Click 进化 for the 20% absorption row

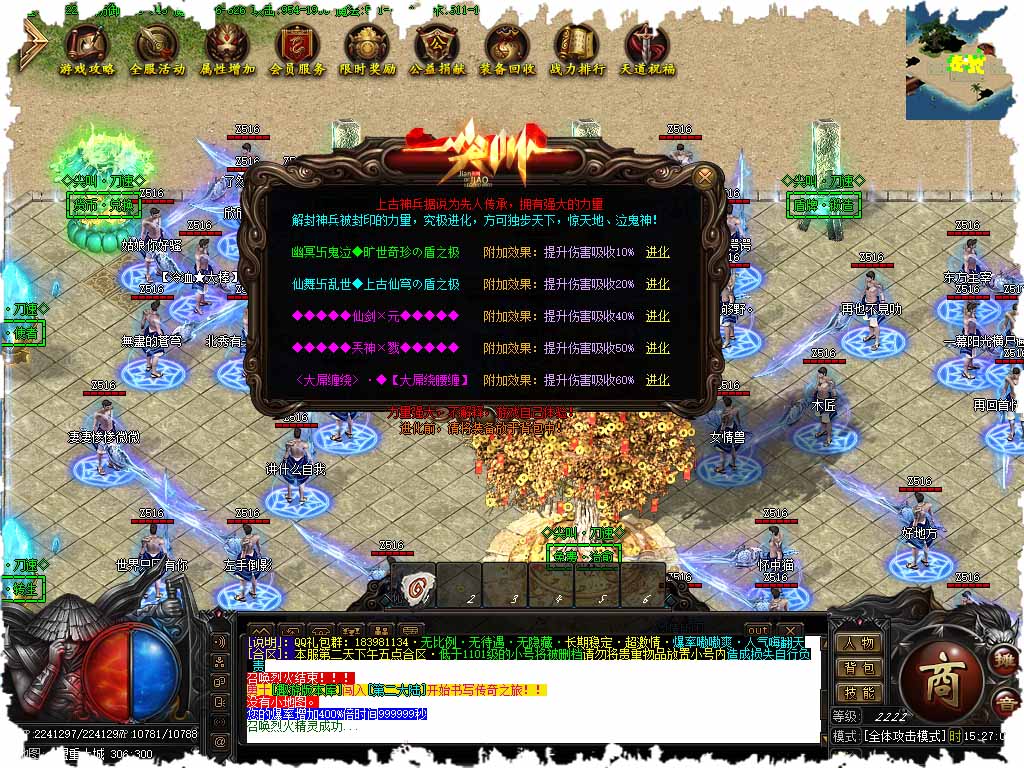click(657, 284)
